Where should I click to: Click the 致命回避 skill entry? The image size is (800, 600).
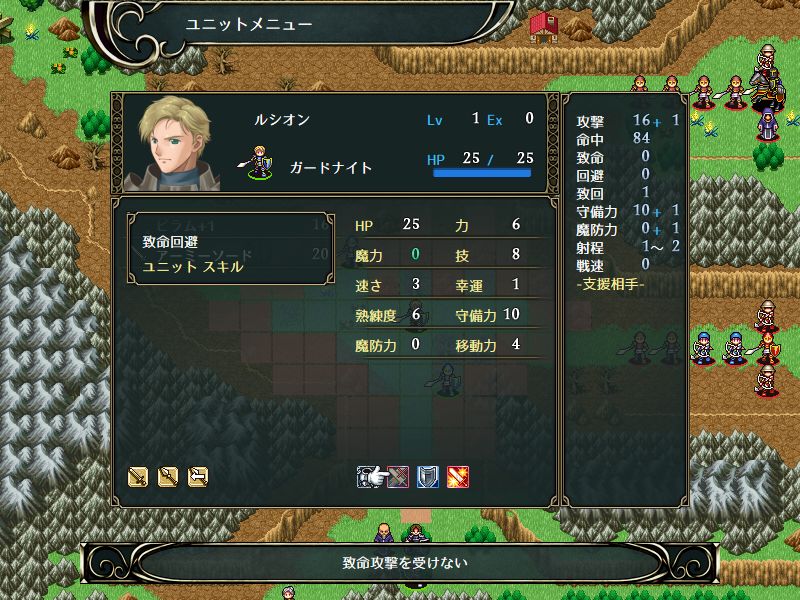(170, 241)
